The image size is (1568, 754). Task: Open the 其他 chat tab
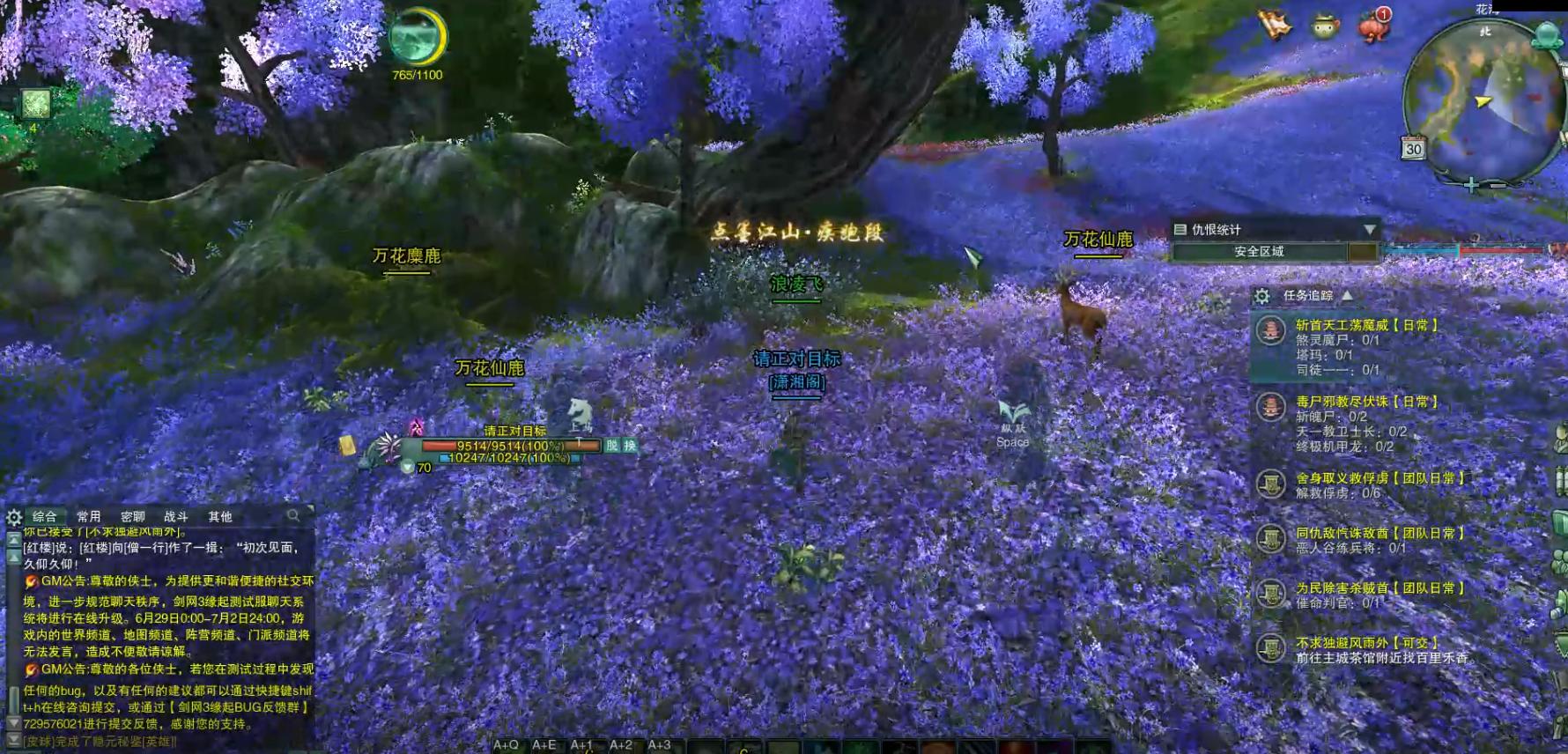click(x=220, y=517)
